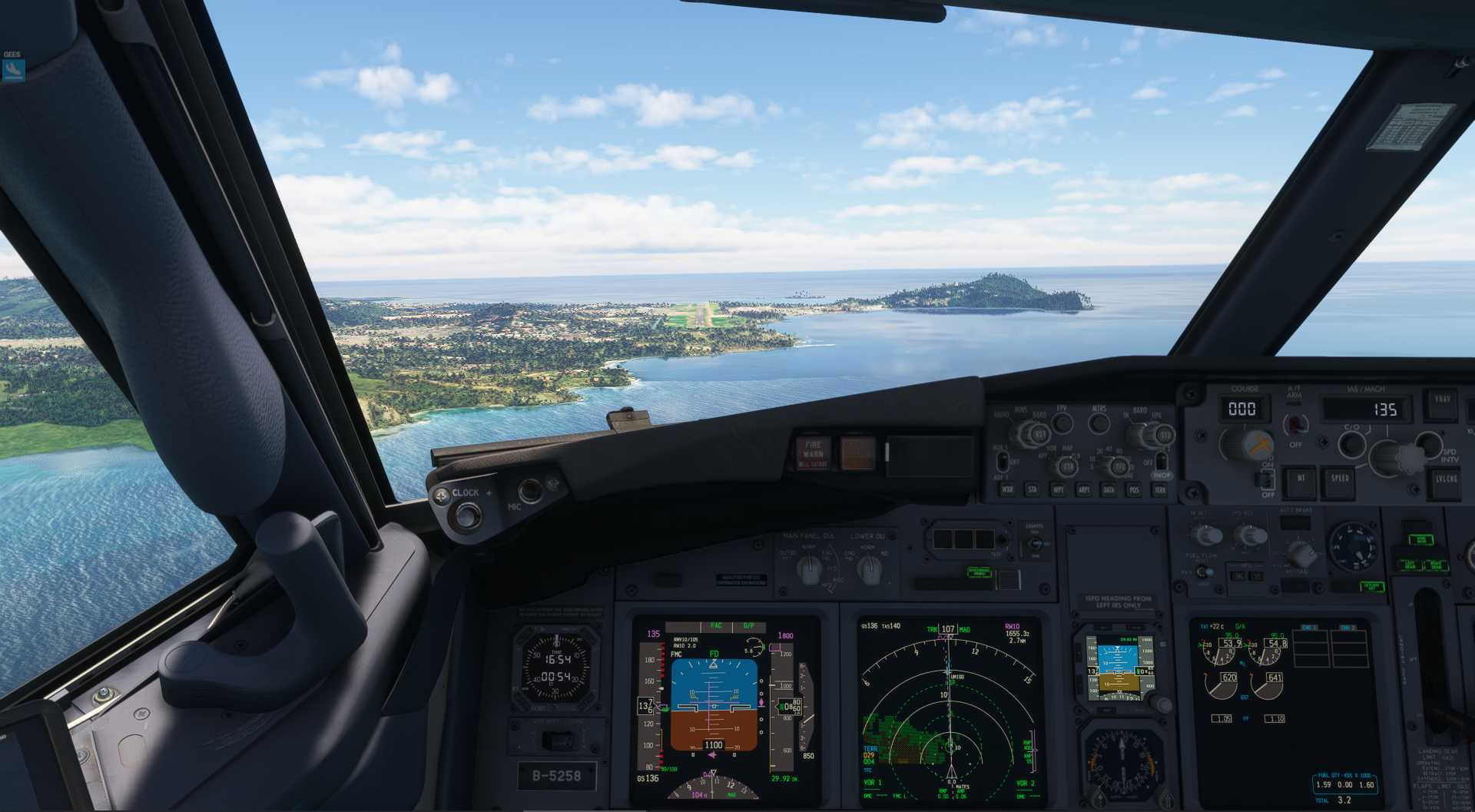This screenshot has height=812, width=1475.
Task: Activate the LVL CHG mode button
Action: tap(1446, 480)
